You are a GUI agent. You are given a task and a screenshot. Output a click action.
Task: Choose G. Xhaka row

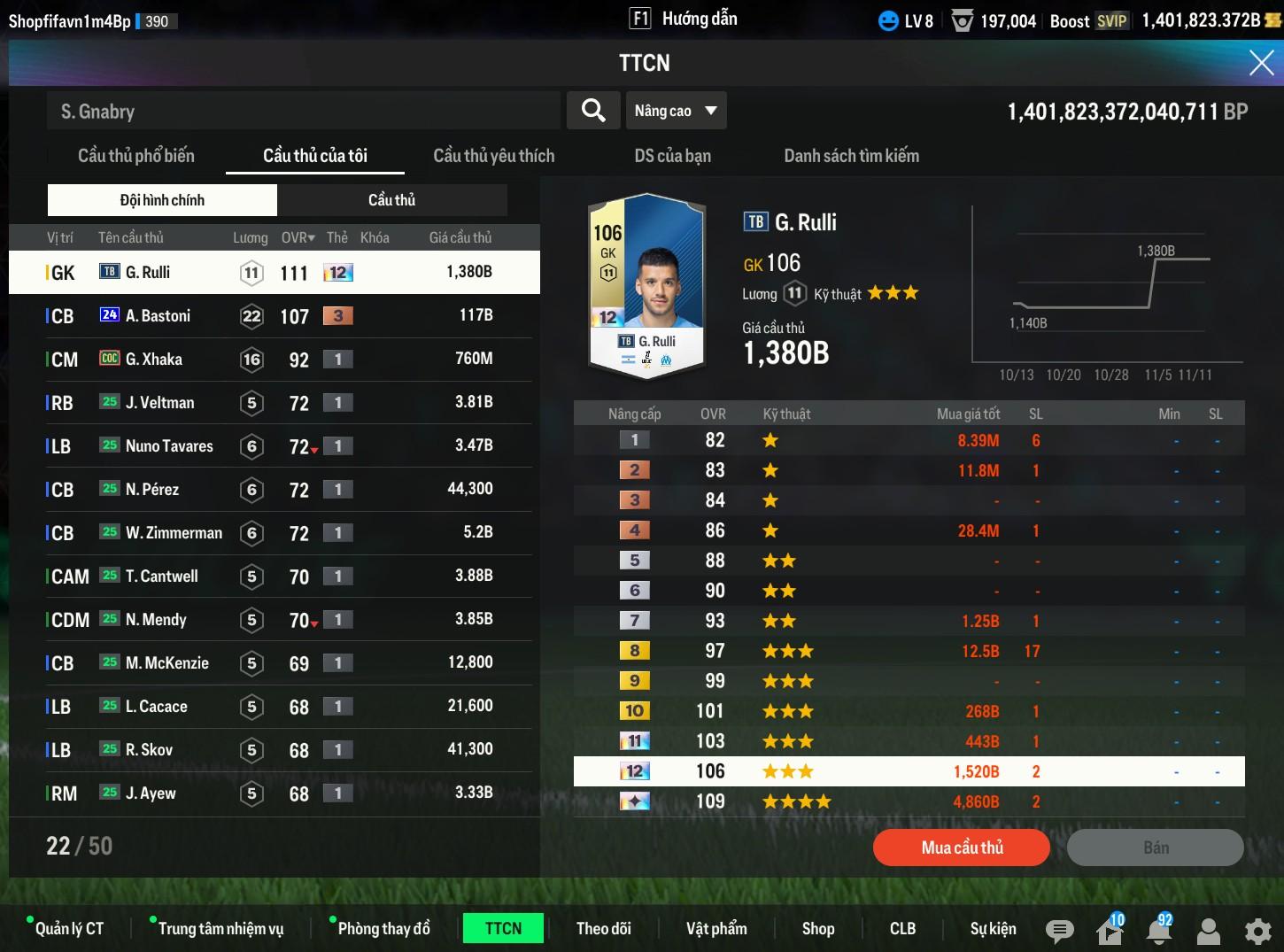[274, 360]
